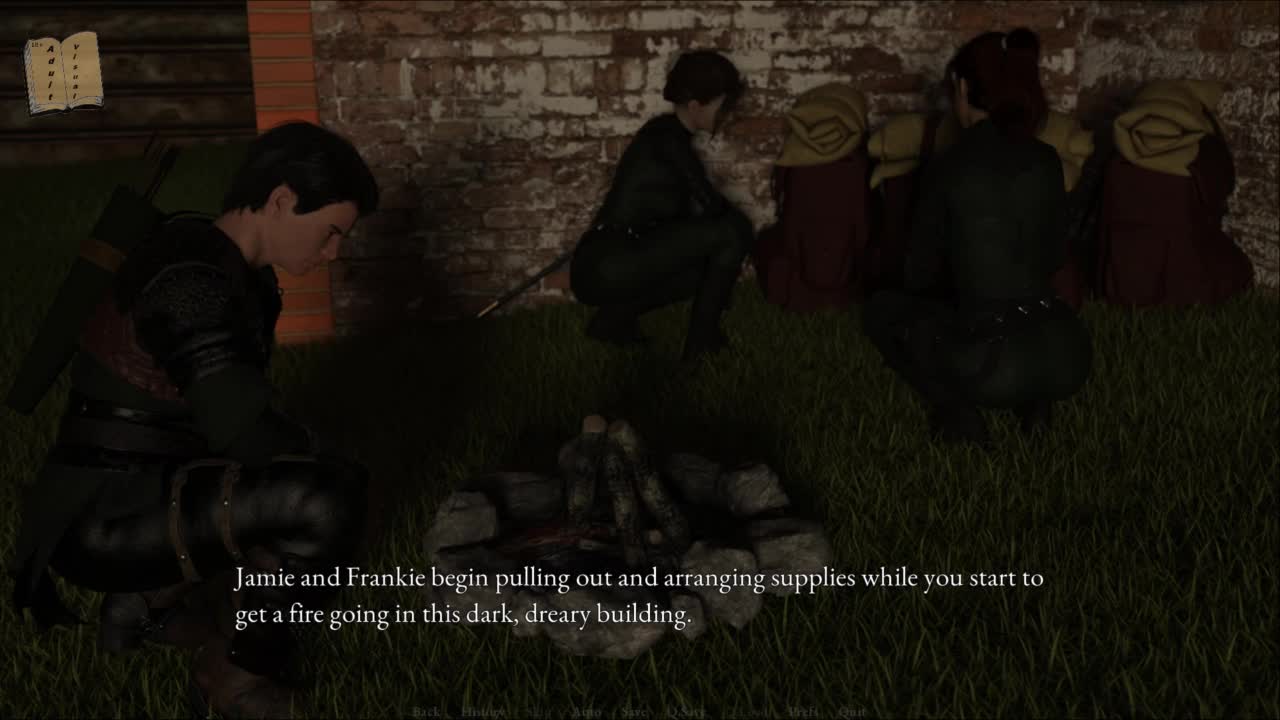
Task: Open the History log
Action: click(x=483, y=712)
